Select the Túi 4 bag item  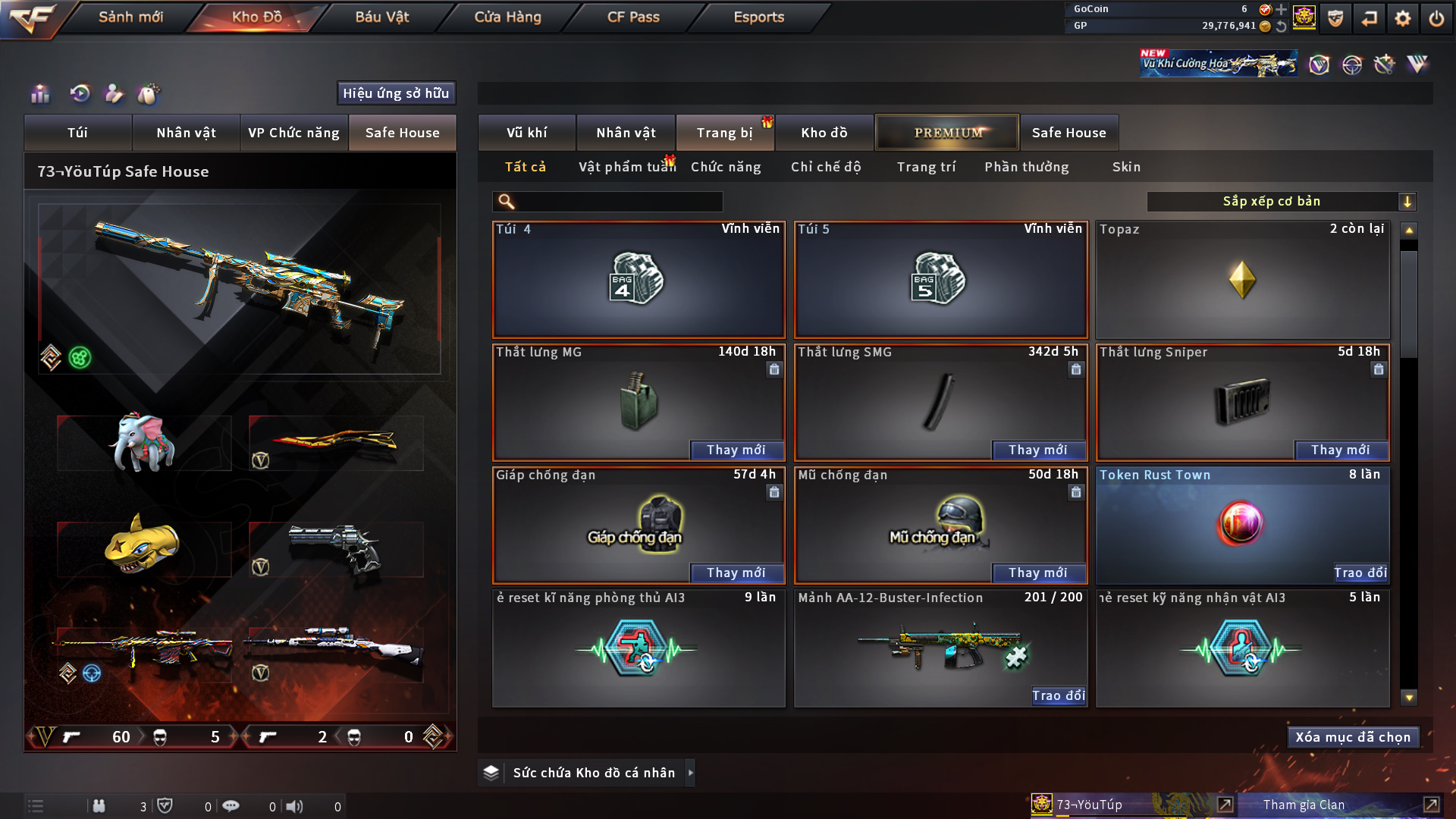tap(639, 280)
